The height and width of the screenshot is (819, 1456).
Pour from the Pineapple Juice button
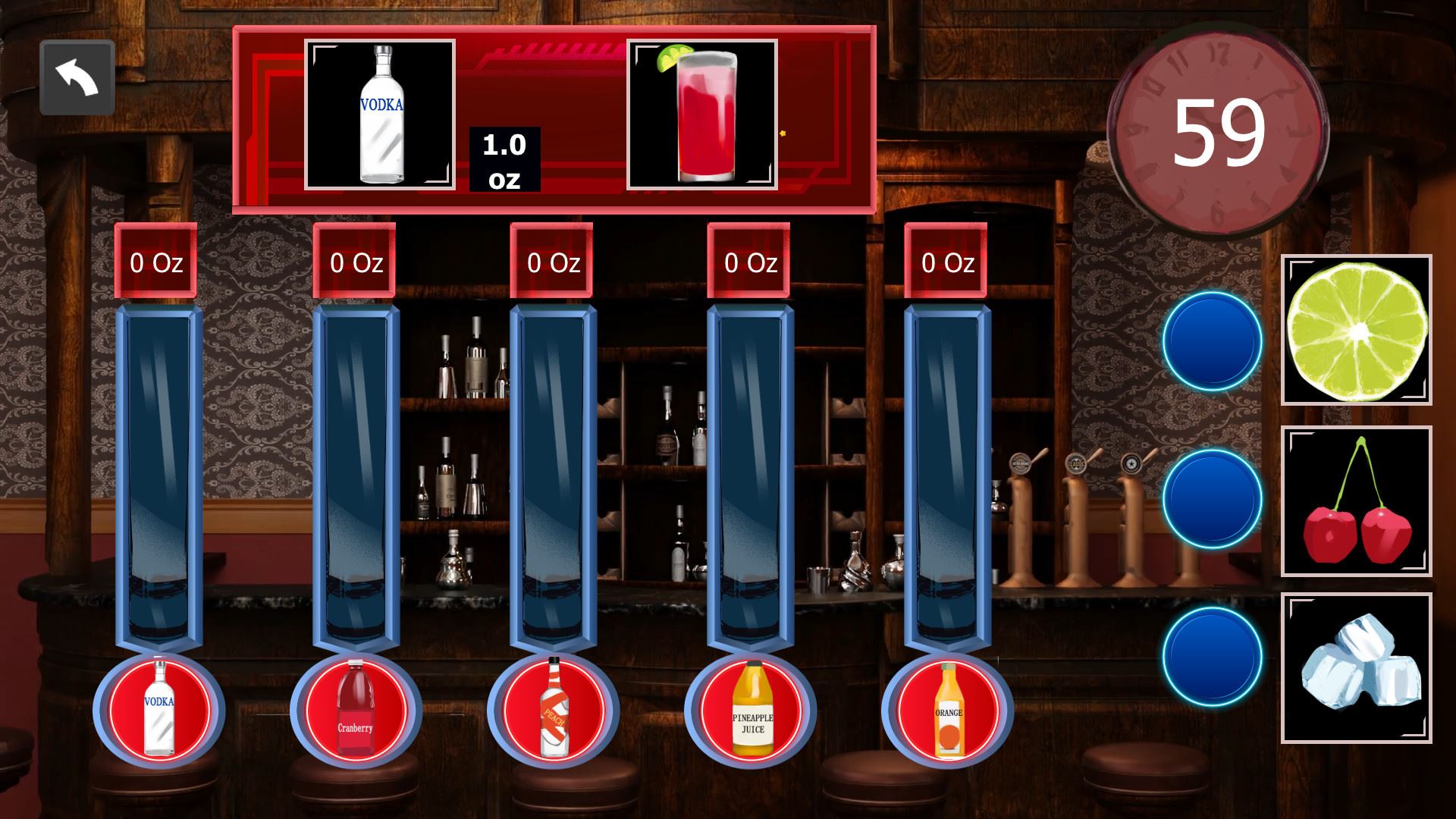pyautogui.click(x=751, y=710)
